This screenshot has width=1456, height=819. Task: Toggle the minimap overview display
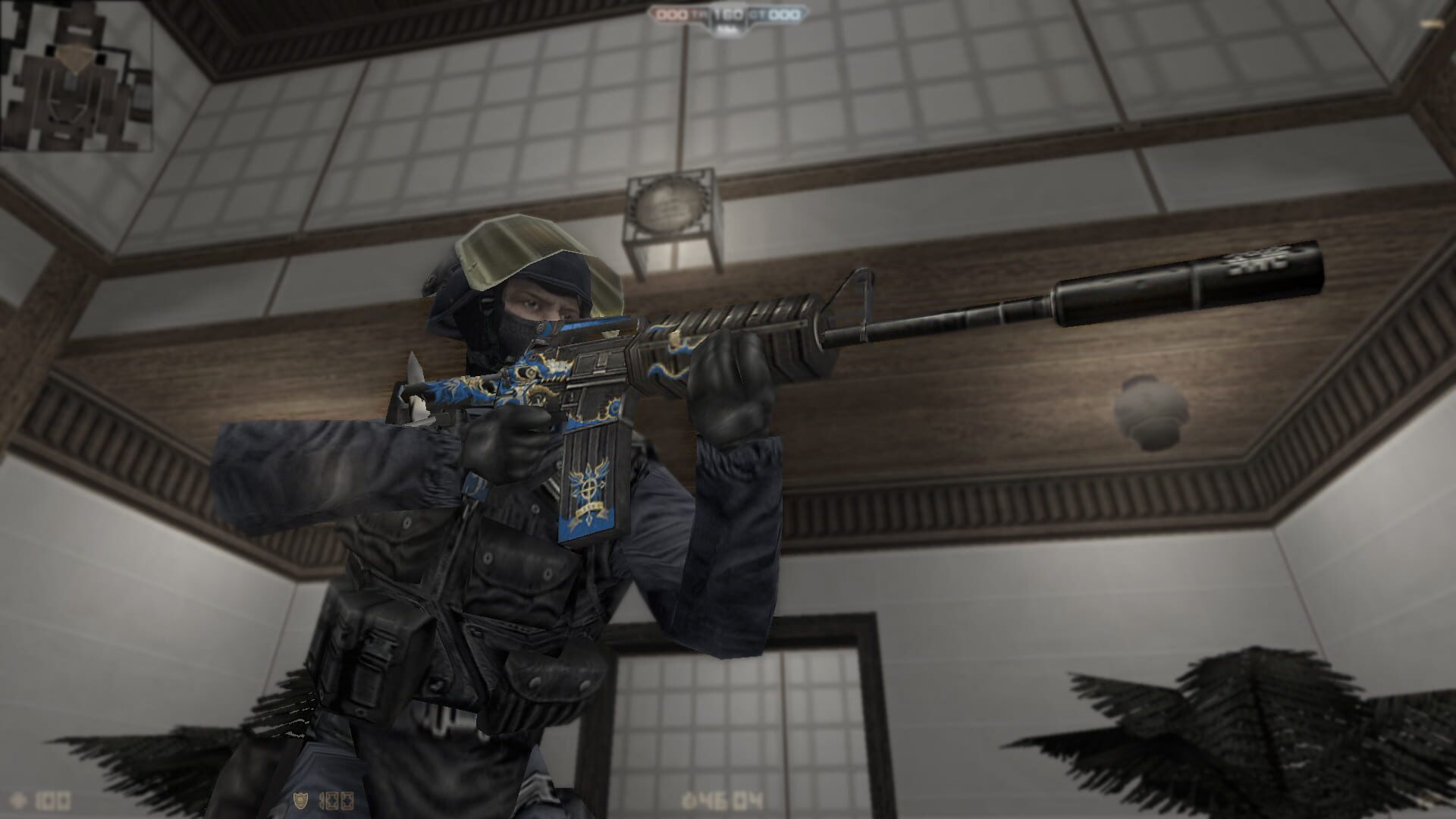(76, 76)
